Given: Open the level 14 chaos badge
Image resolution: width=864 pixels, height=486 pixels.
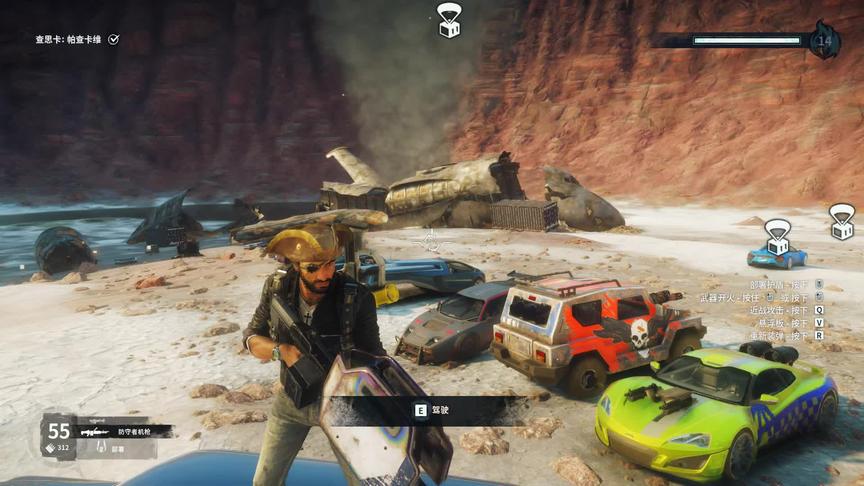Looking at the screenshot, I should pyautogui.click(x=825, y=40).
